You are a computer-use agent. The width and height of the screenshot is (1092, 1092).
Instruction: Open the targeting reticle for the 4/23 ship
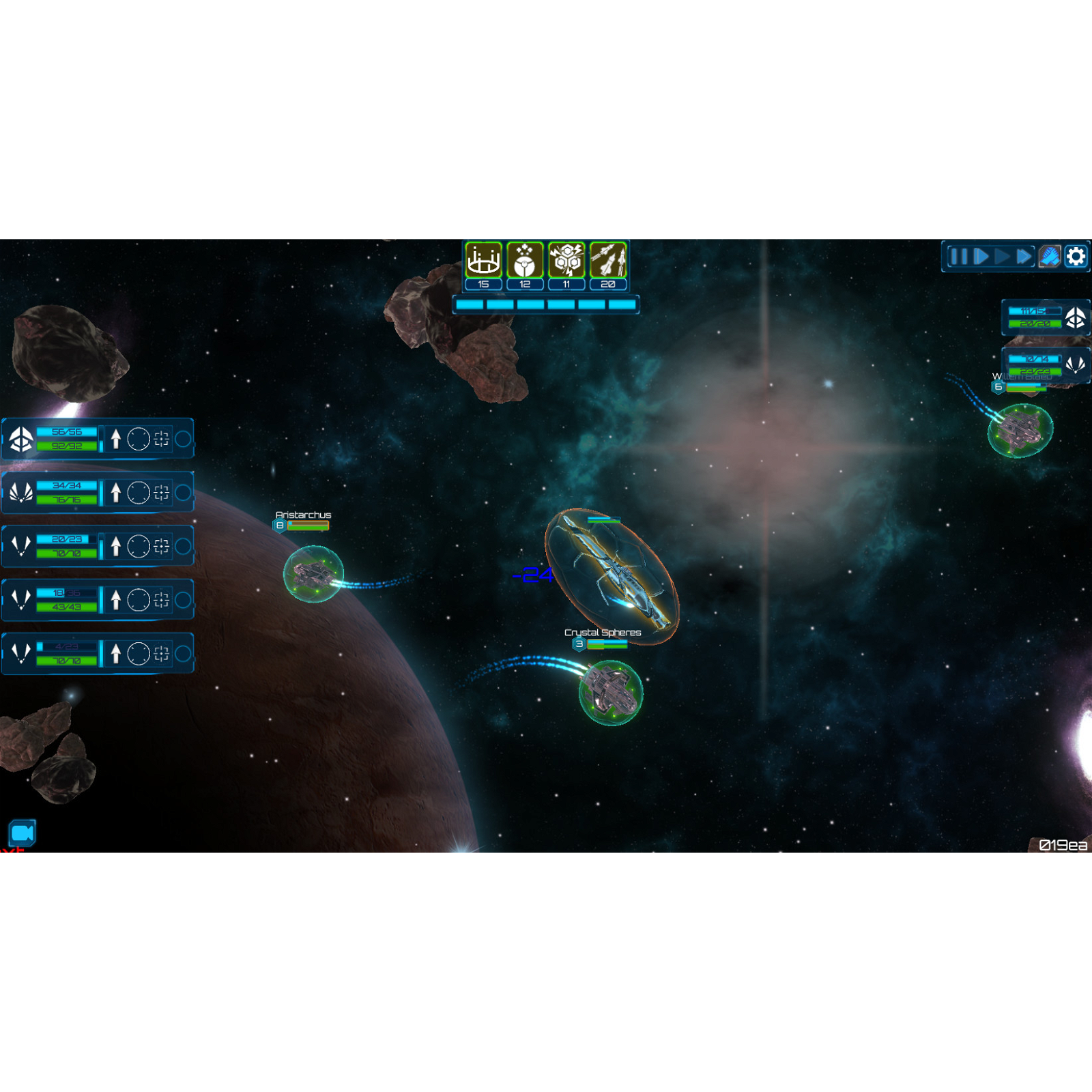[x=162, y=653]
